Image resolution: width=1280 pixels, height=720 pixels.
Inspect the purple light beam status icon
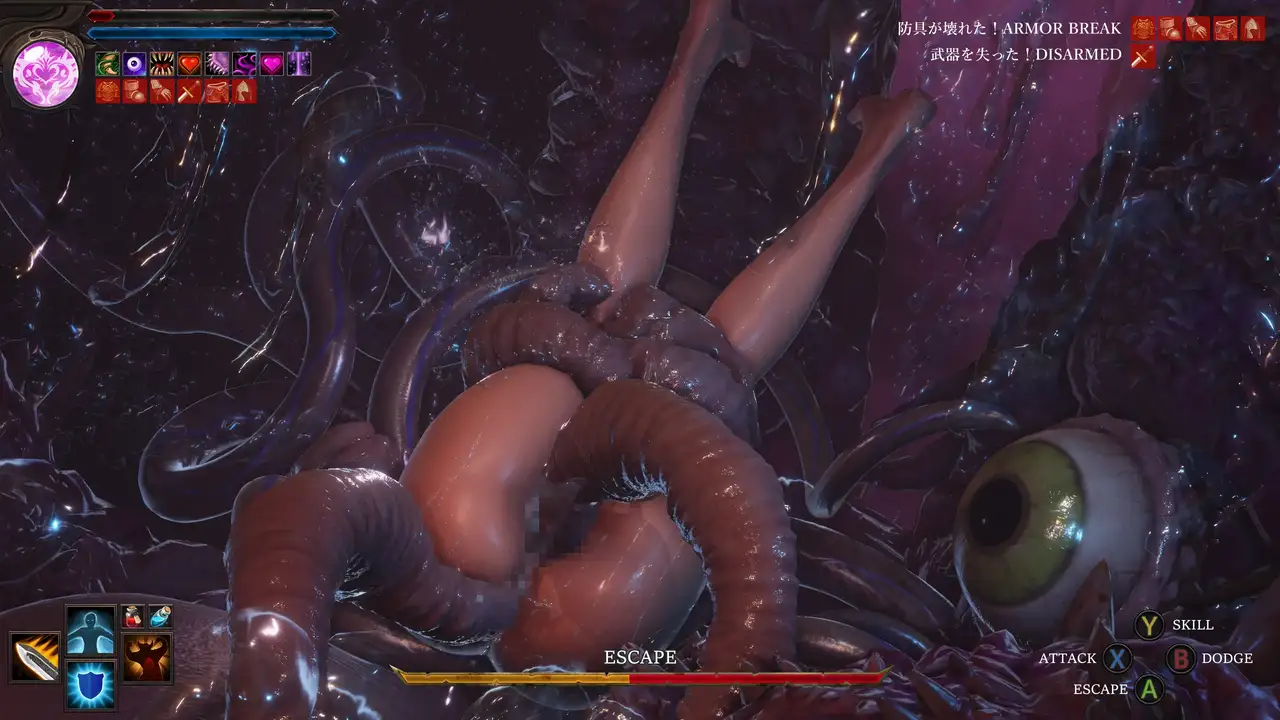[x=299, y=65]
